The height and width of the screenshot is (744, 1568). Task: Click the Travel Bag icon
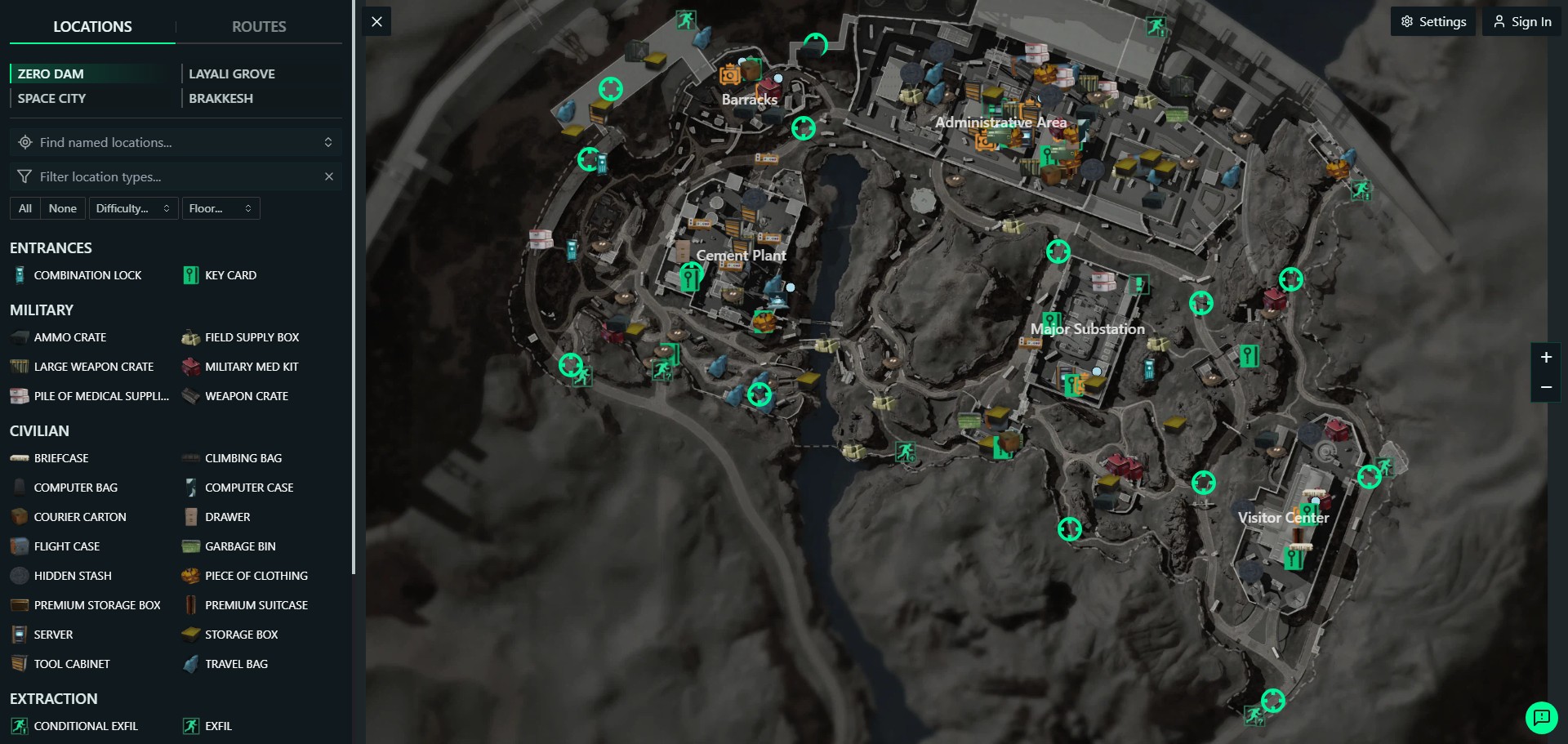pos(190,664)
